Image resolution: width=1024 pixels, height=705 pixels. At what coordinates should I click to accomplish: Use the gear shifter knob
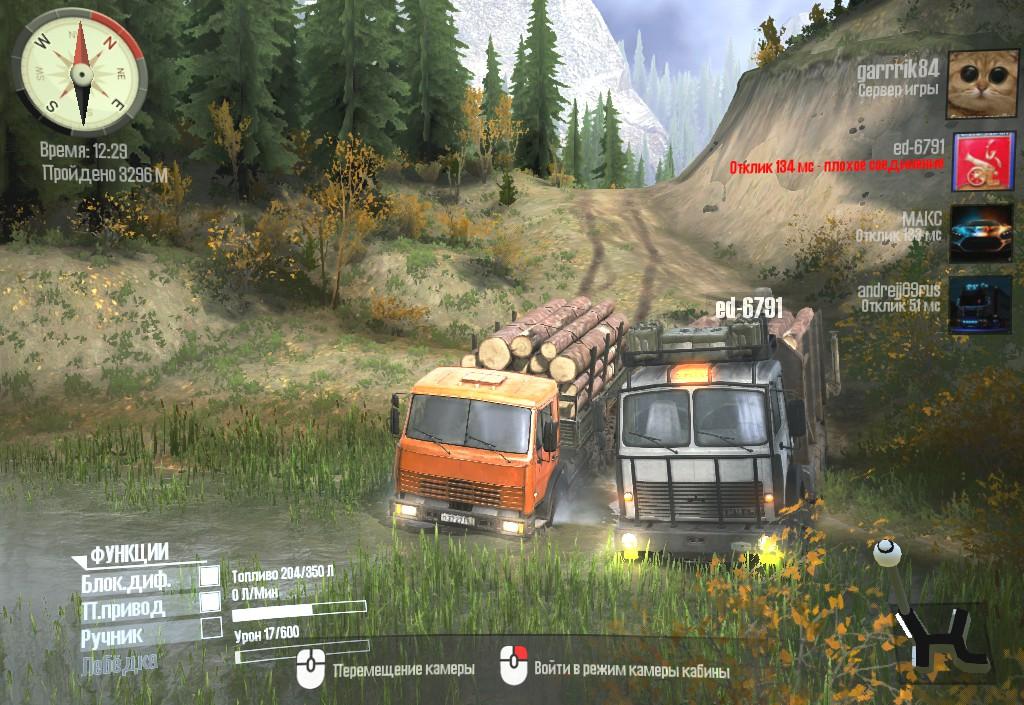(883, 552)
